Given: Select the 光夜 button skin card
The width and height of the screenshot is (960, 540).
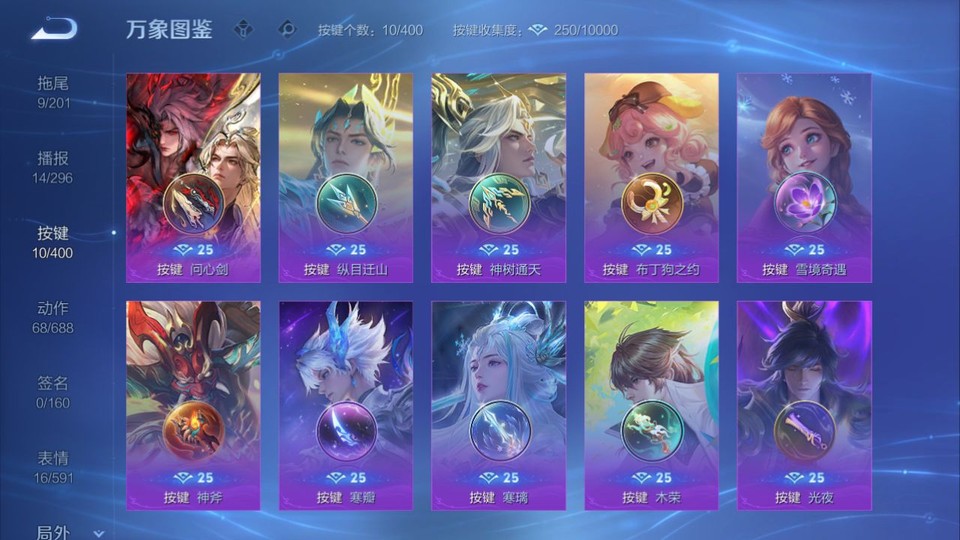Looking at the screenshot, I should [x=804, y=405].
